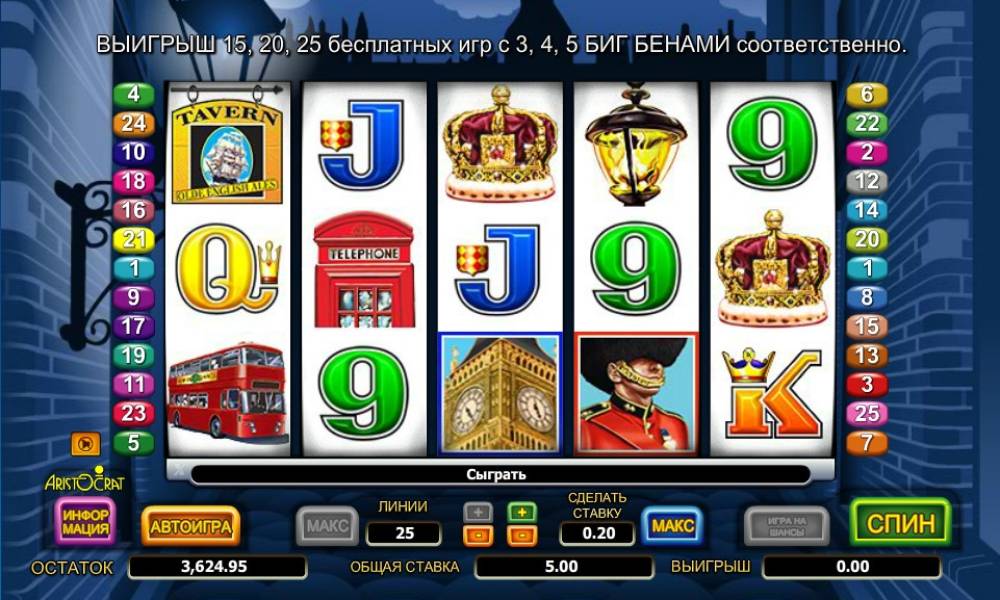Start autoplay with the АВТОИГРА button
Screen dimensions: 1000x600
tap(190, 525)
